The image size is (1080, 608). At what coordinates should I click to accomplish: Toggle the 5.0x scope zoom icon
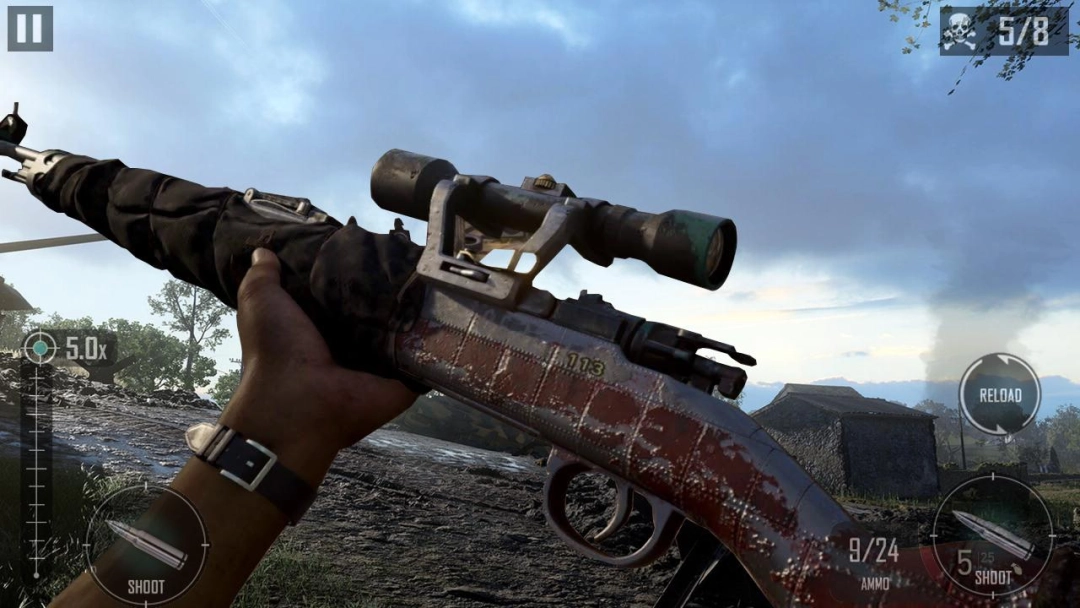pos(40,347)
